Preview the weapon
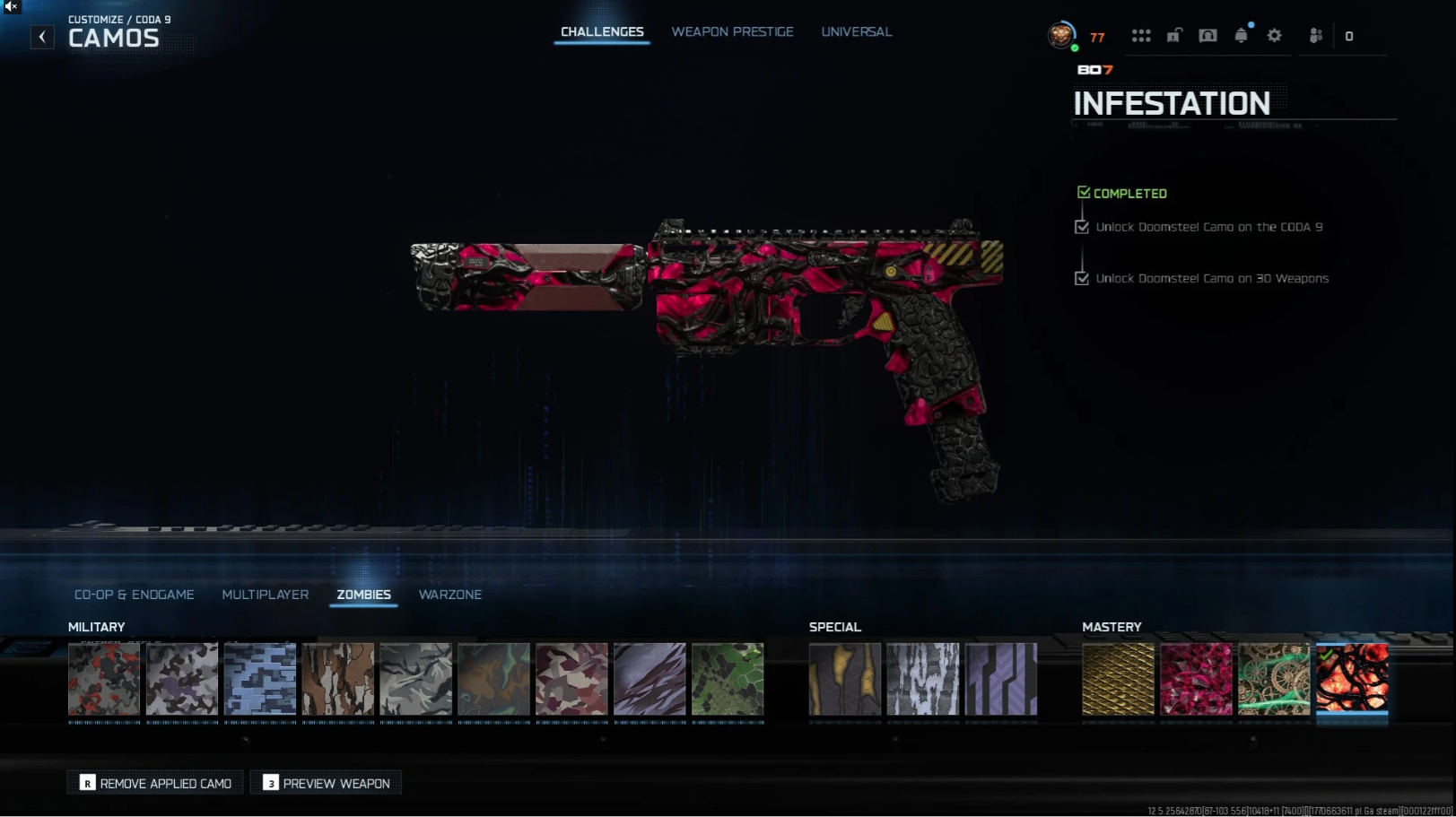This screenshot has width=1456, height=817. pyautogui.click(x=327, y=783)
